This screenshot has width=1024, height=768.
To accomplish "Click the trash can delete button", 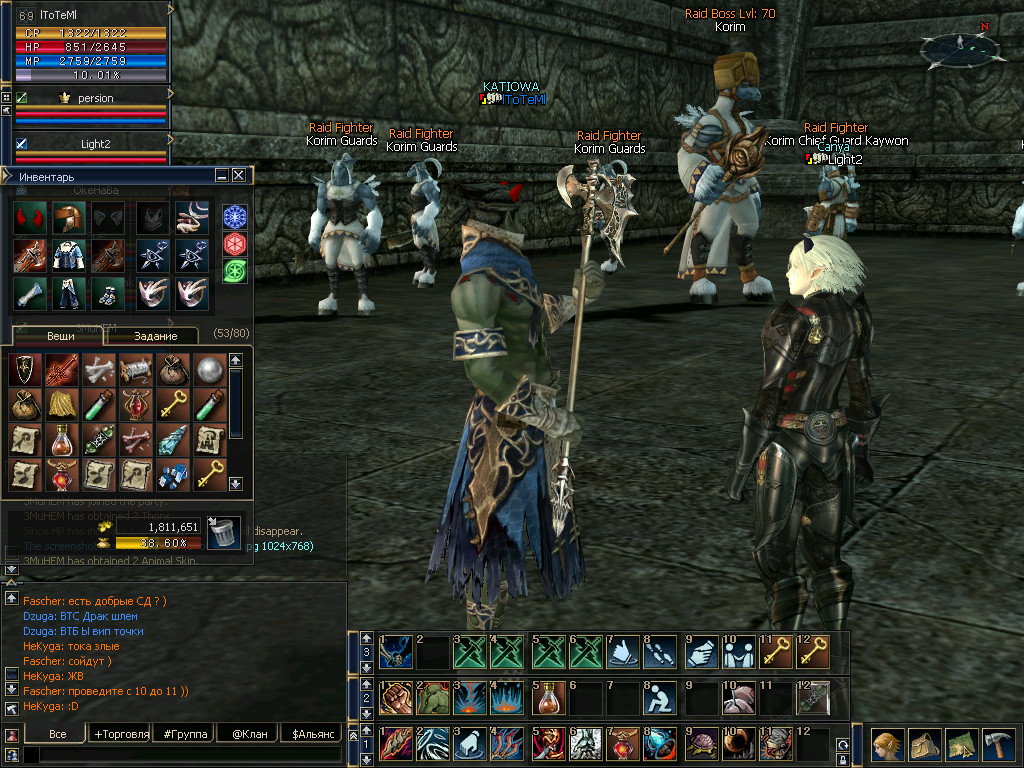I will [x=223, y=531].
